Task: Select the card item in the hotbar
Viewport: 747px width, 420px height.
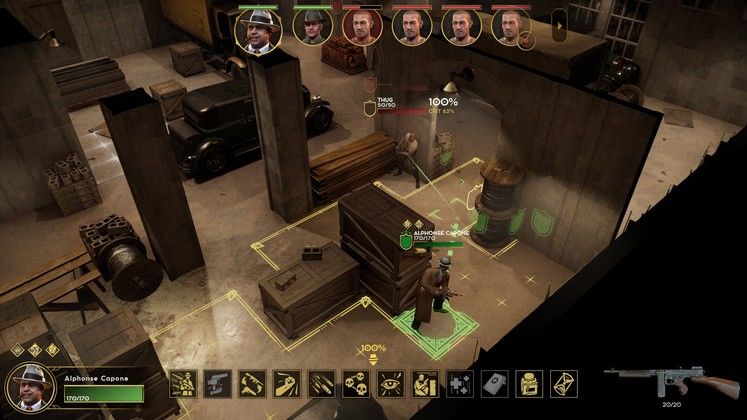Action: [494, 384]
